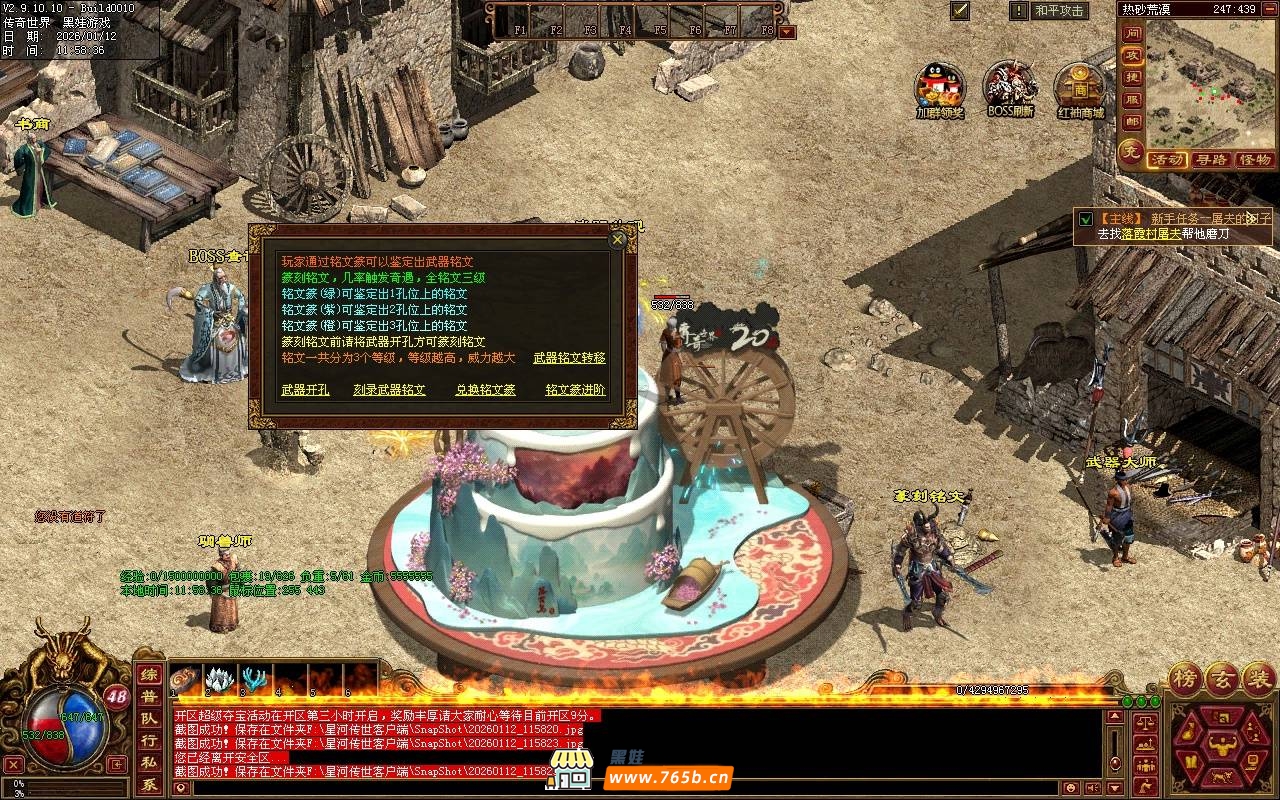Choose 兑换铭文篆 in the dialog
1280x800 pixels.
[x=485, y=390]
